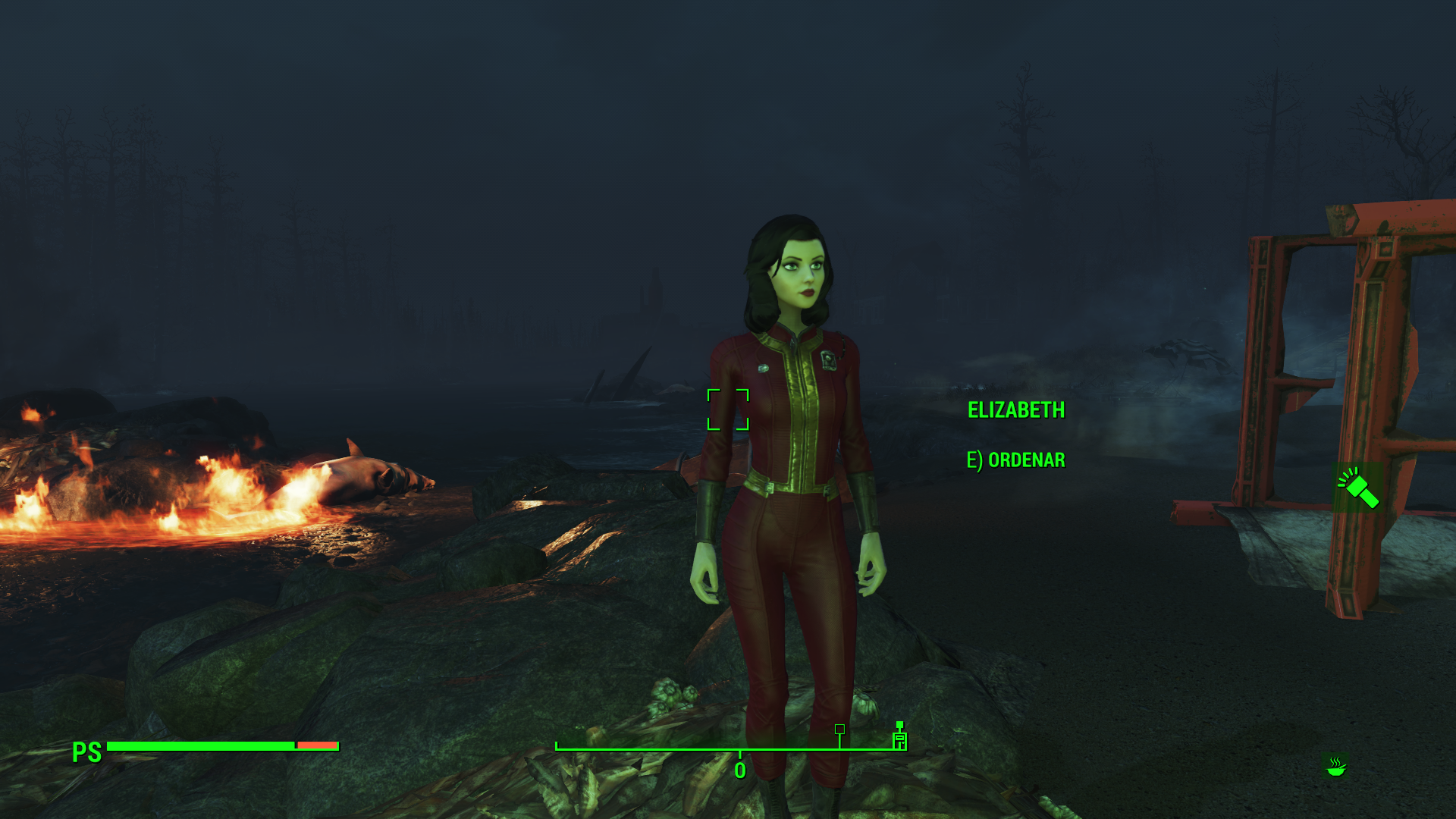Choose the ORDENAR command for Elizabeth
Screen dimensions: 1456x819
click(1016, 460)
